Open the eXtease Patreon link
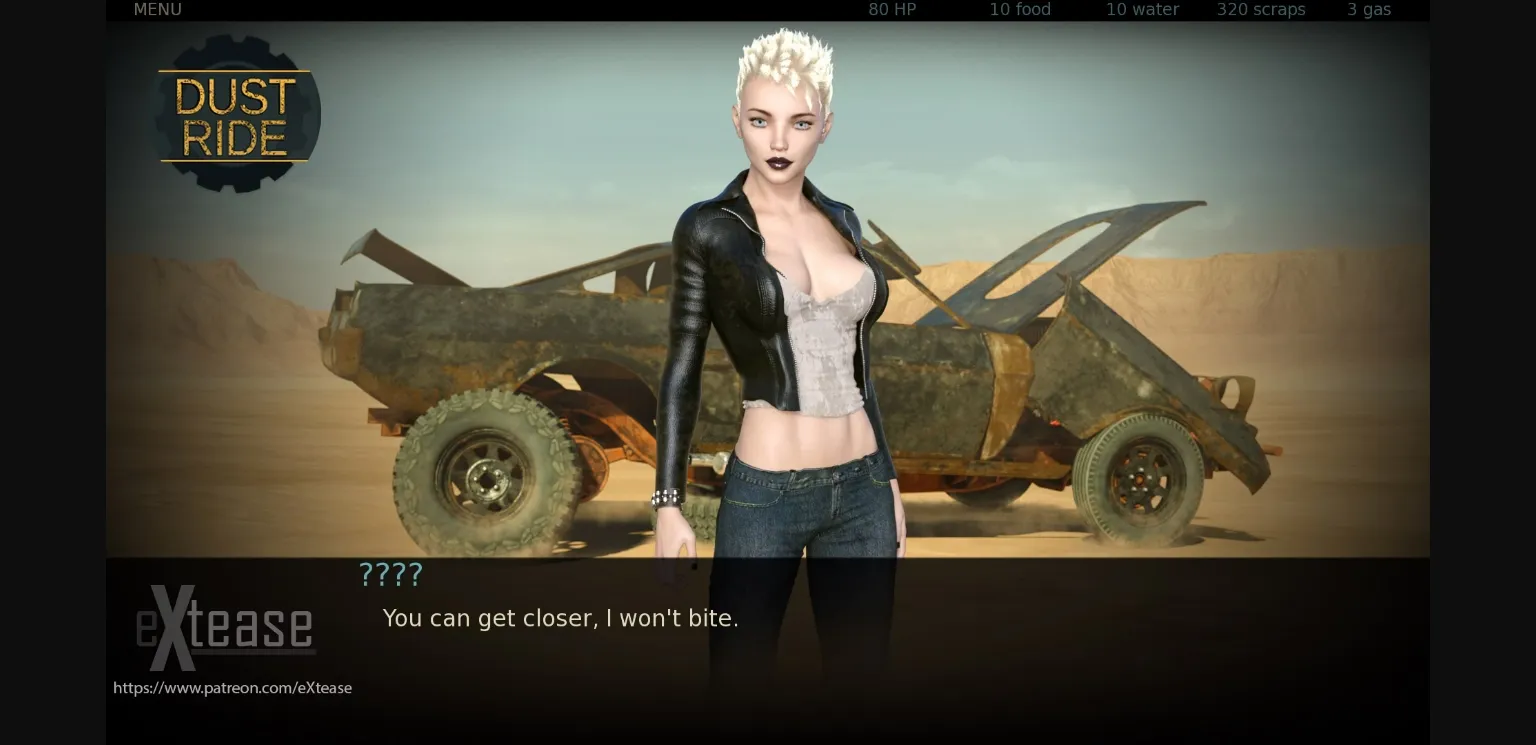Viewport: 1536px width, 745px height. (x=232, y=687)
